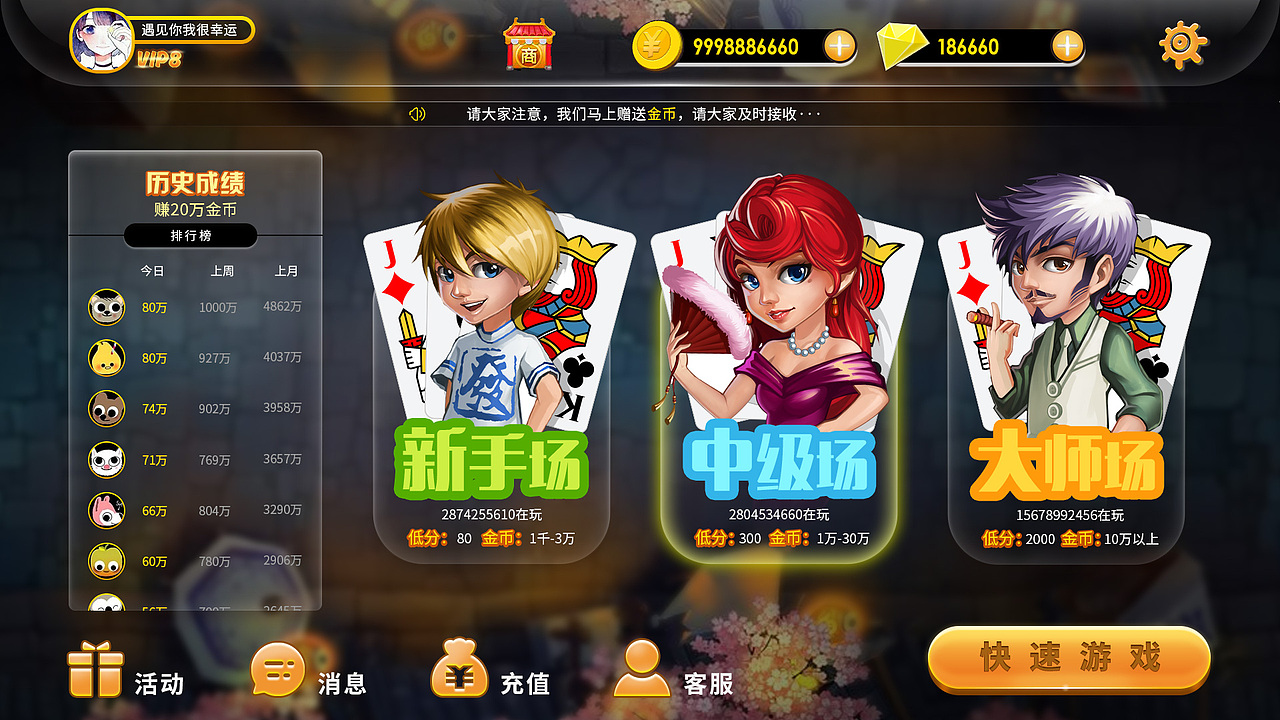The image size is (1280, 720).
Task: Add diamonds with the plus button
Action: click(x=1069, y=45)
